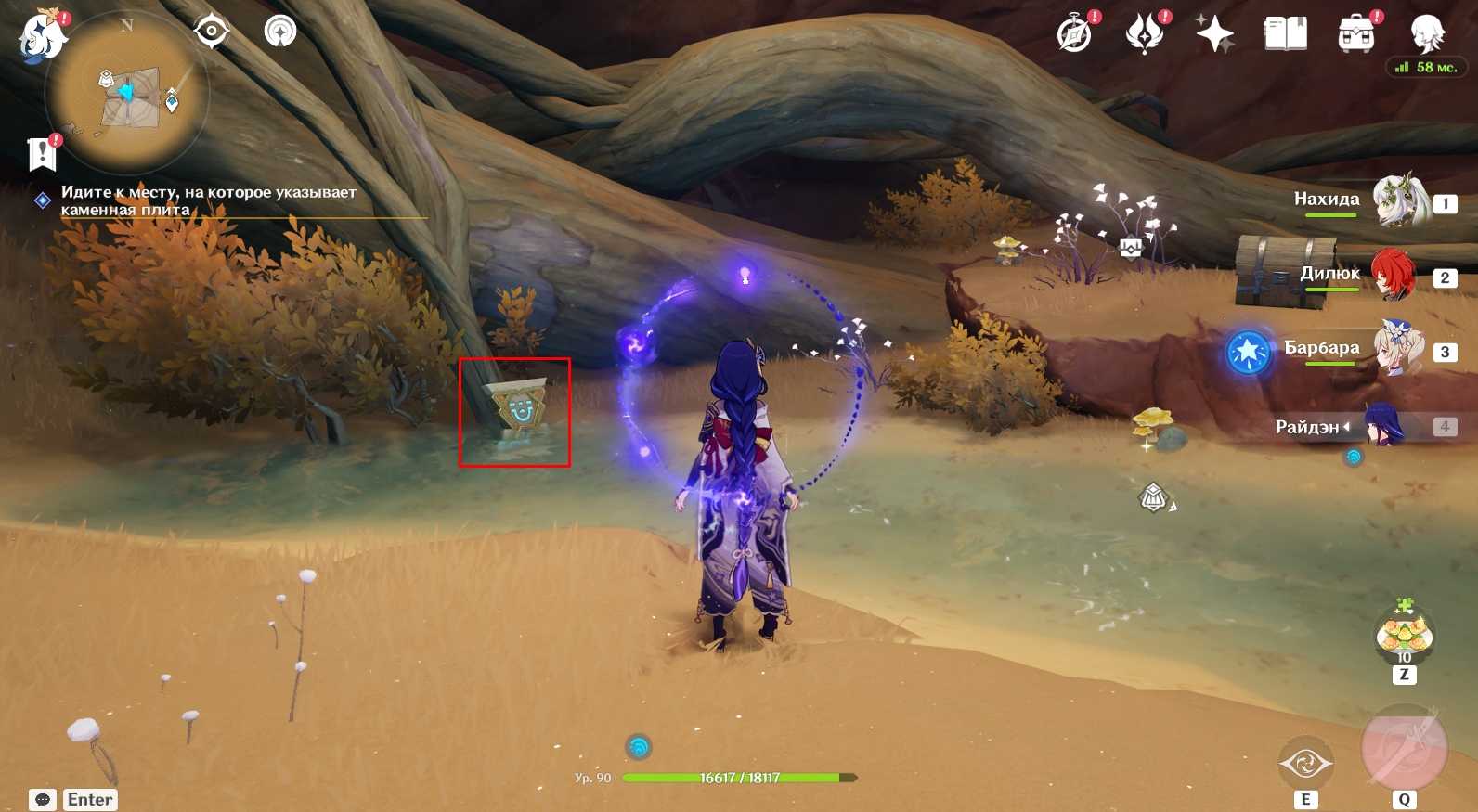
Task: Open the Paimon menu icon
Action: [x=41, y=37]
